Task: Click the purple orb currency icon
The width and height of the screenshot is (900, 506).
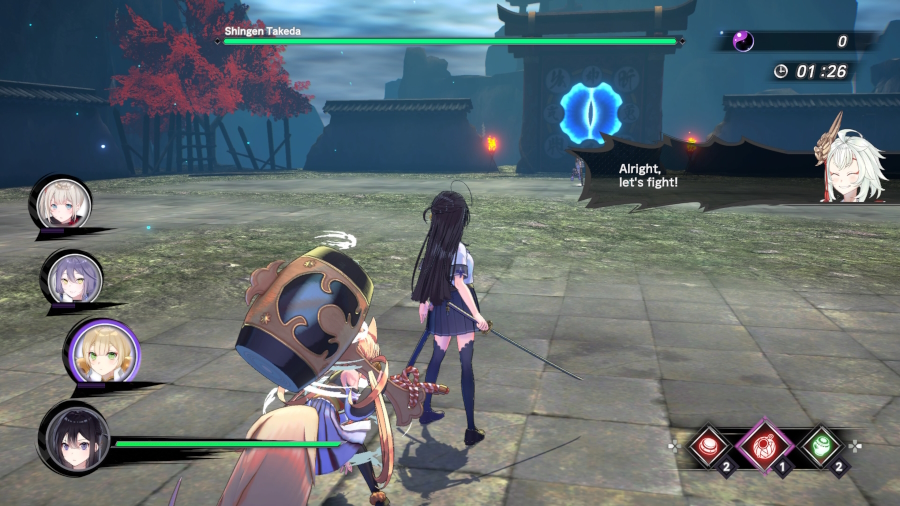Action: (743, 41)
